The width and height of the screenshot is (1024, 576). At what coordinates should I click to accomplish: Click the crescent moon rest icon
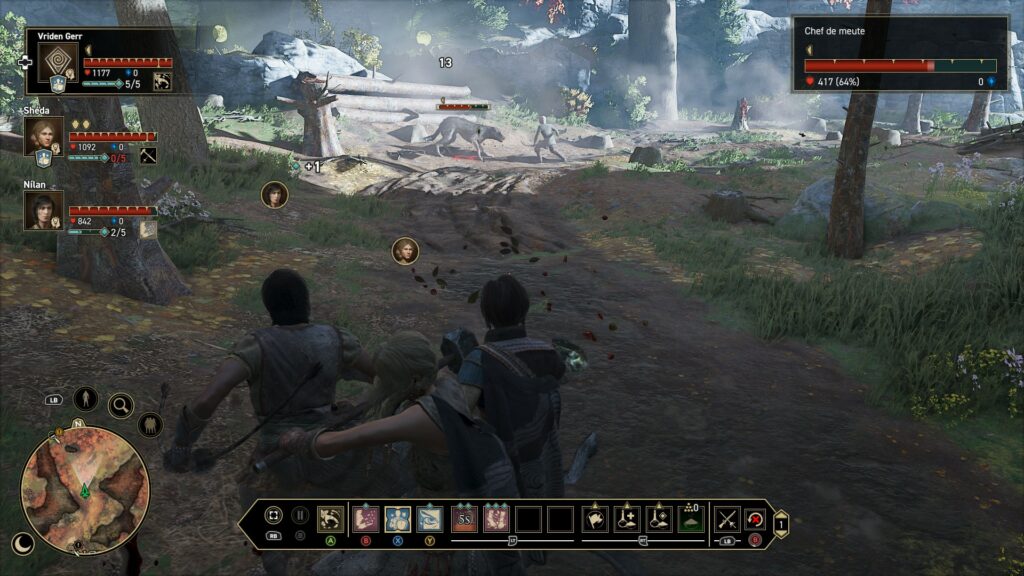click(22, 543)
